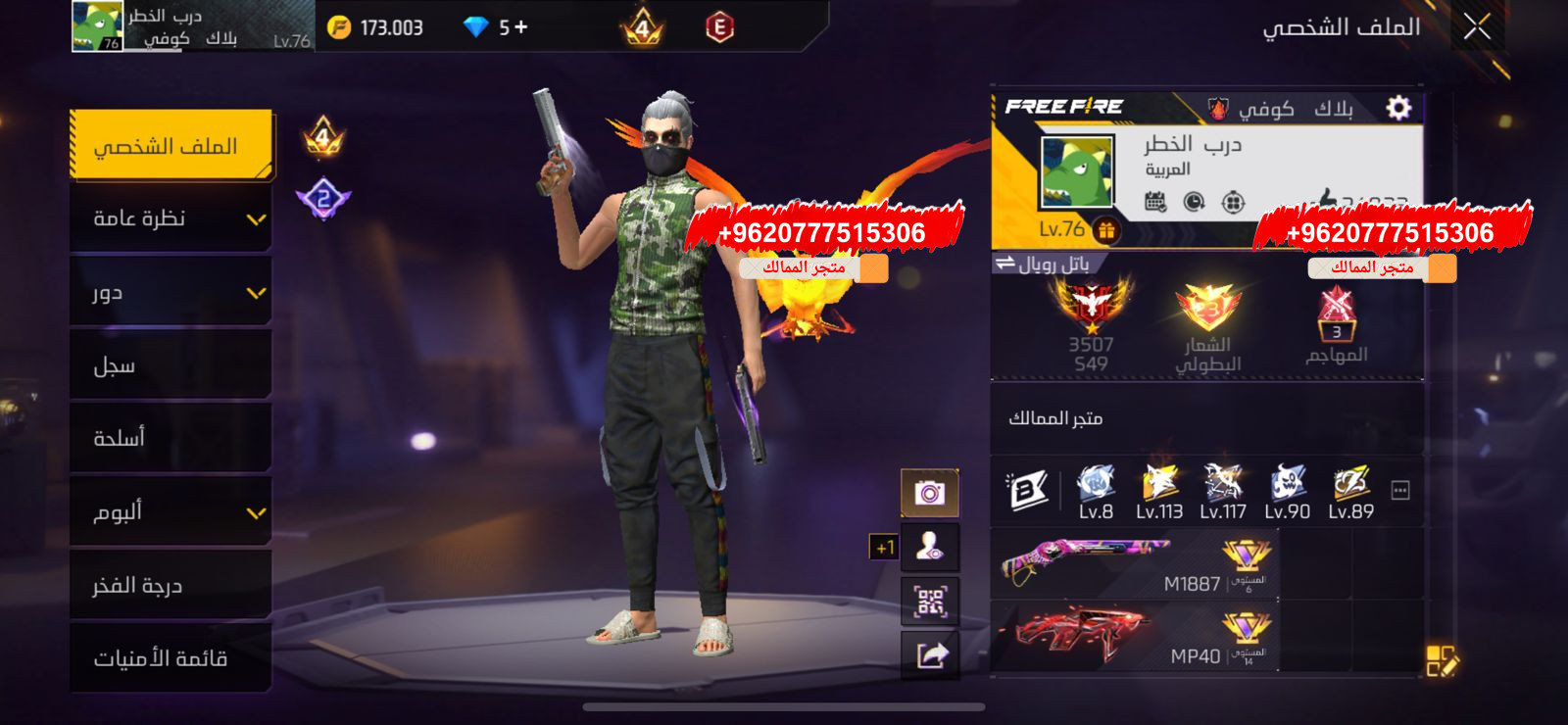Open profile settings gear icon

coord(1398,107)
